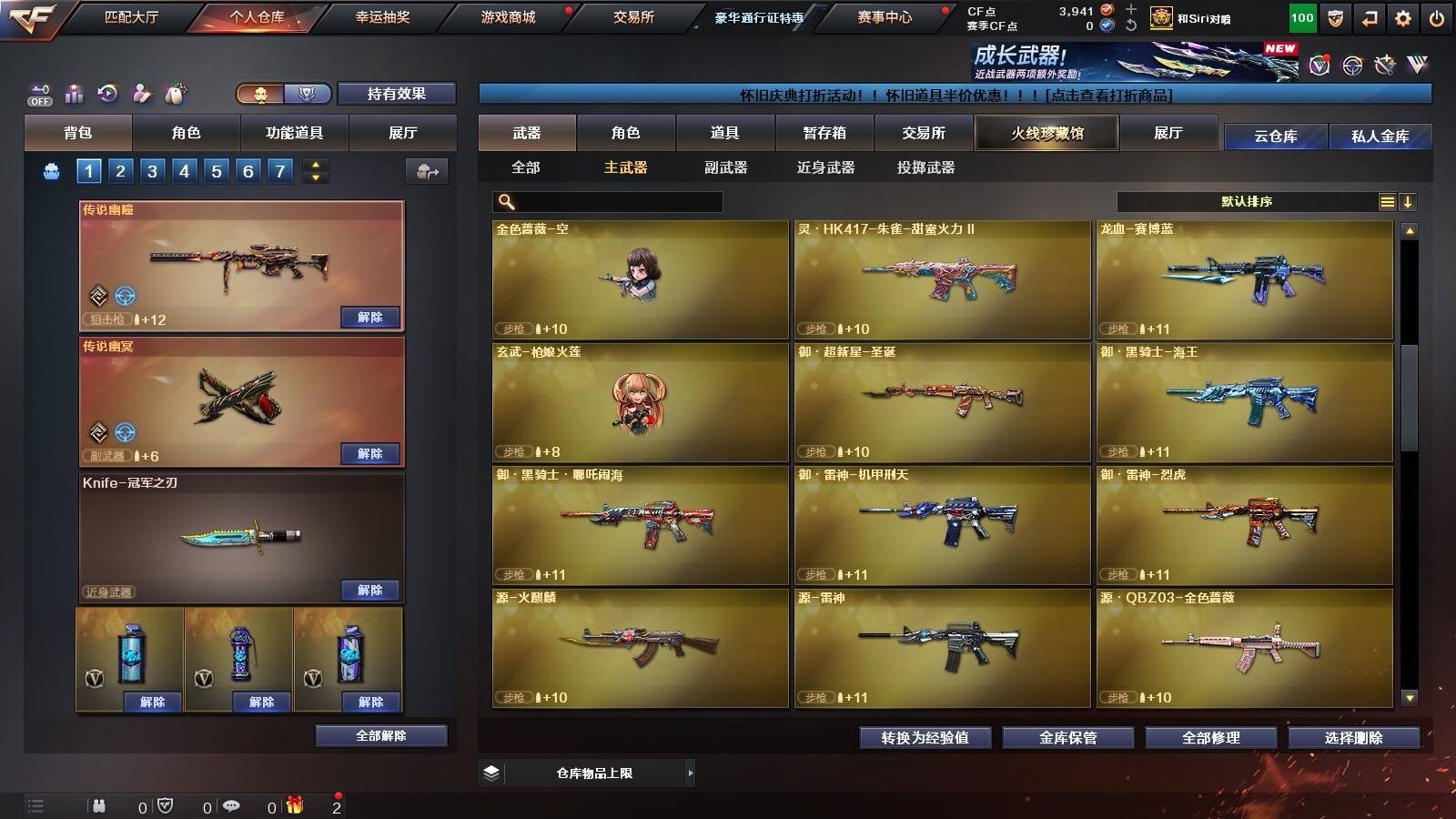Image resolution: width=1456 pixels, height=819 pixels.
Task: Click the list layout icon beside 默认排序
Action: point(1387,201)
